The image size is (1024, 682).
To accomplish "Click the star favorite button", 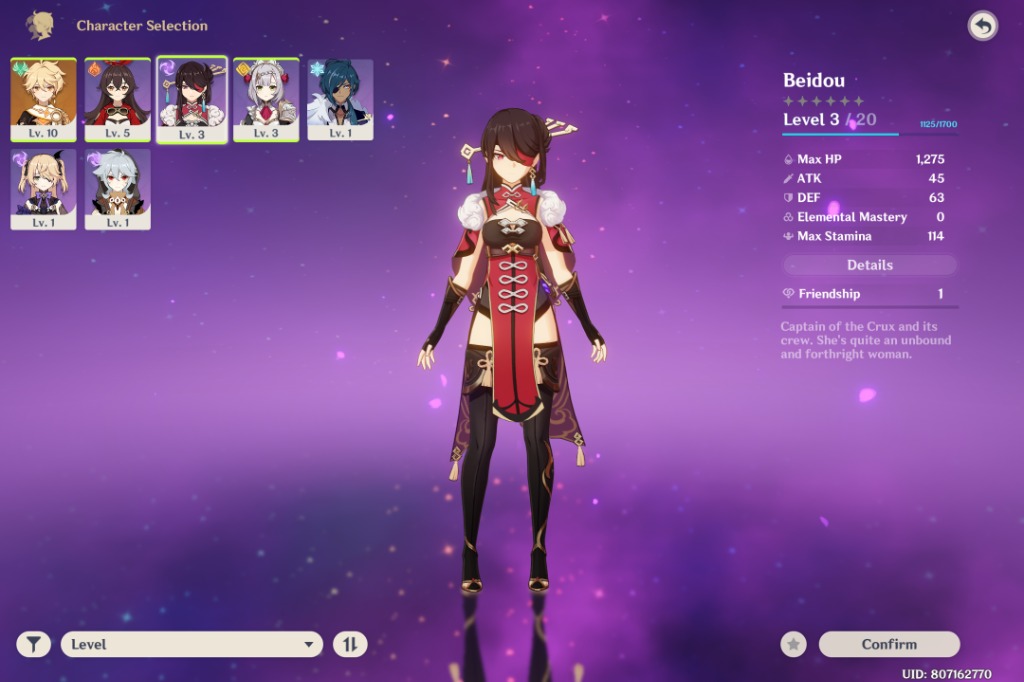I will pos(794,644).
